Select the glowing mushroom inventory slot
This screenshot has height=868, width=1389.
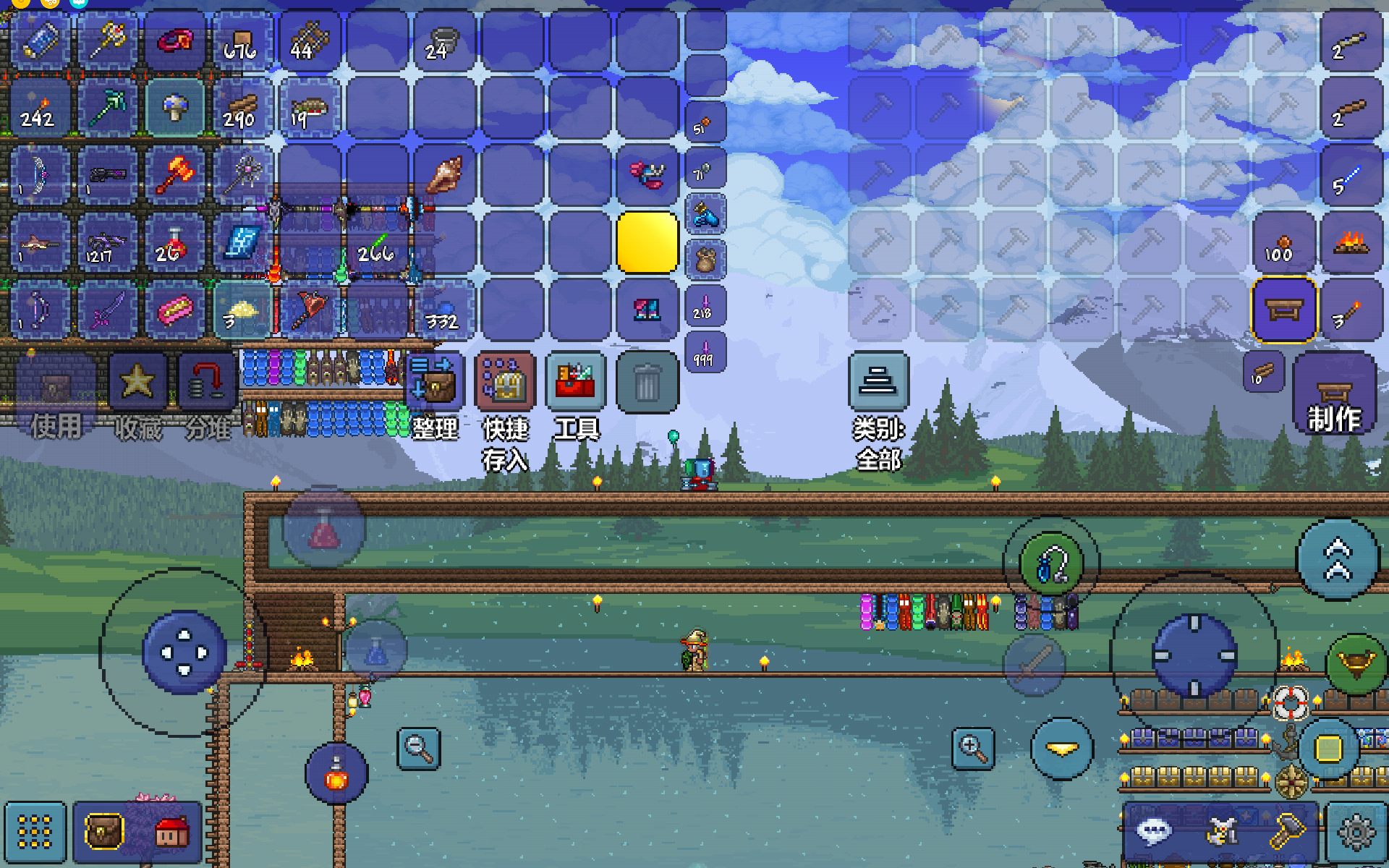point(174,108)
